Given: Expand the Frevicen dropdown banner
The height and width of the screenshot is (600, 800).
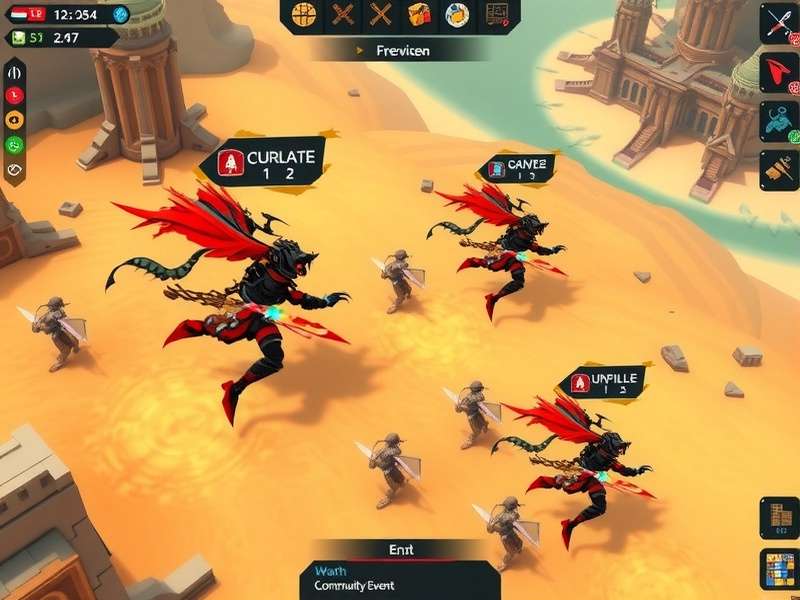Looking at the screenshot, I should pos(400,50).
